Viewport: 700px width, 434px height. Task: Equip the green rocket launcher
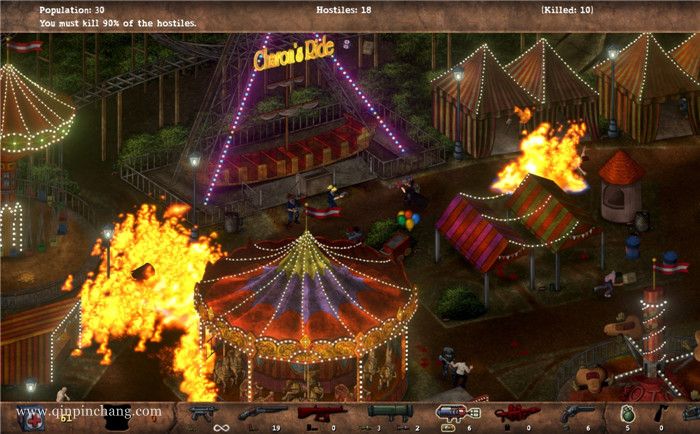pos(391,411)
